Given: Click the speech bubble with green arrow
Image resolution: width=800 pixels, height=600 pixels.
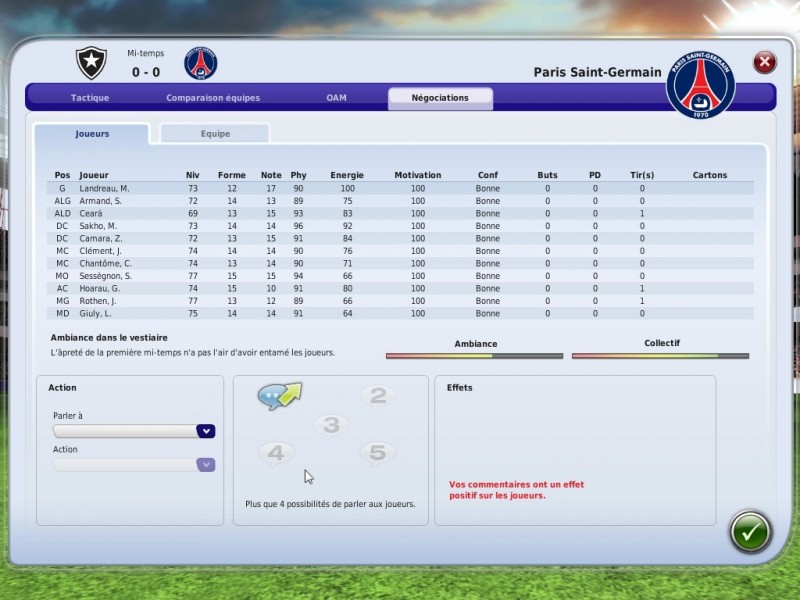Looking at the screenshot, I should [279, 397].
